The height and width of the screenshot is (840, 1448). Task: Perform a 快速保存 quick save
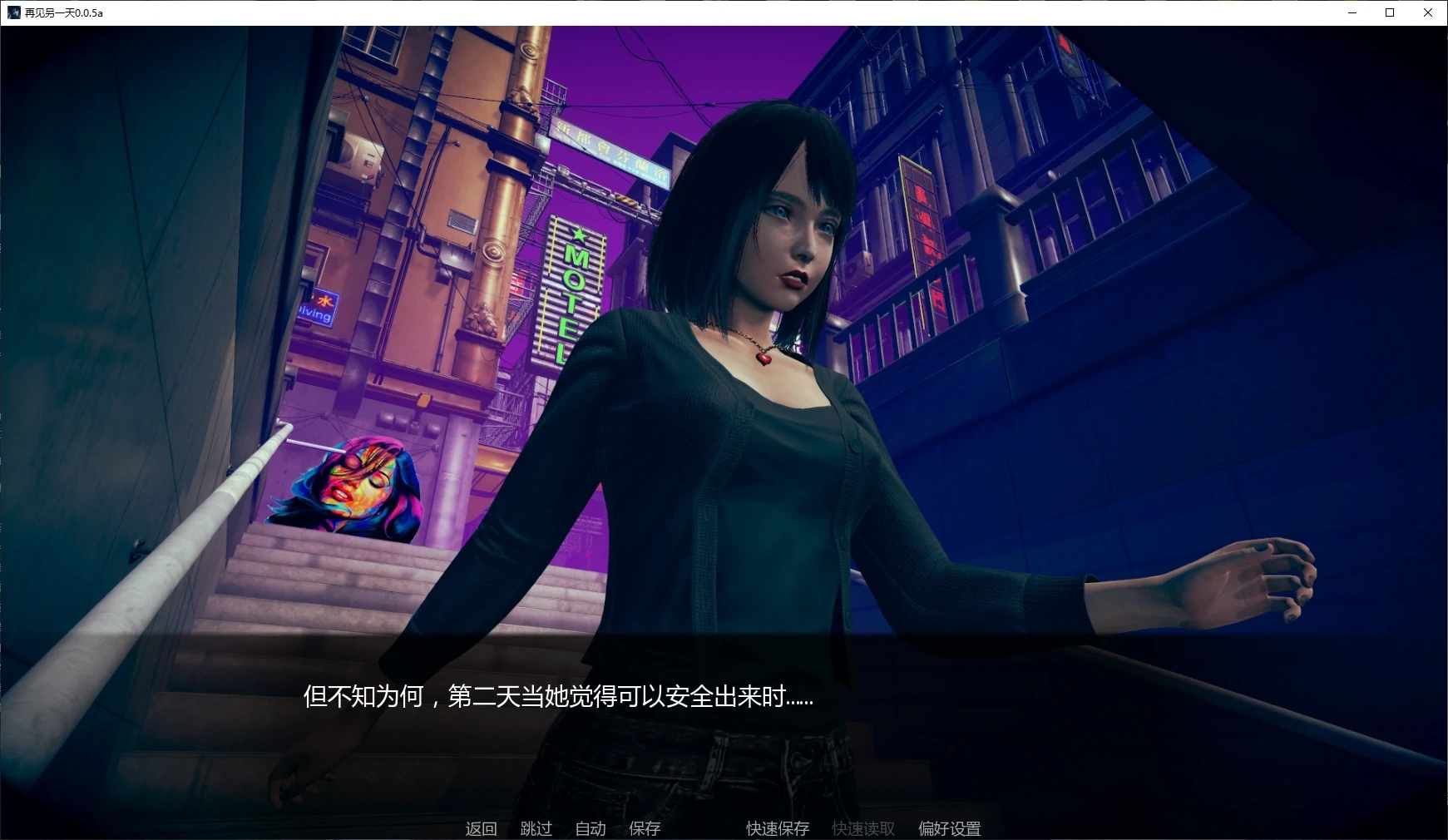776,828
